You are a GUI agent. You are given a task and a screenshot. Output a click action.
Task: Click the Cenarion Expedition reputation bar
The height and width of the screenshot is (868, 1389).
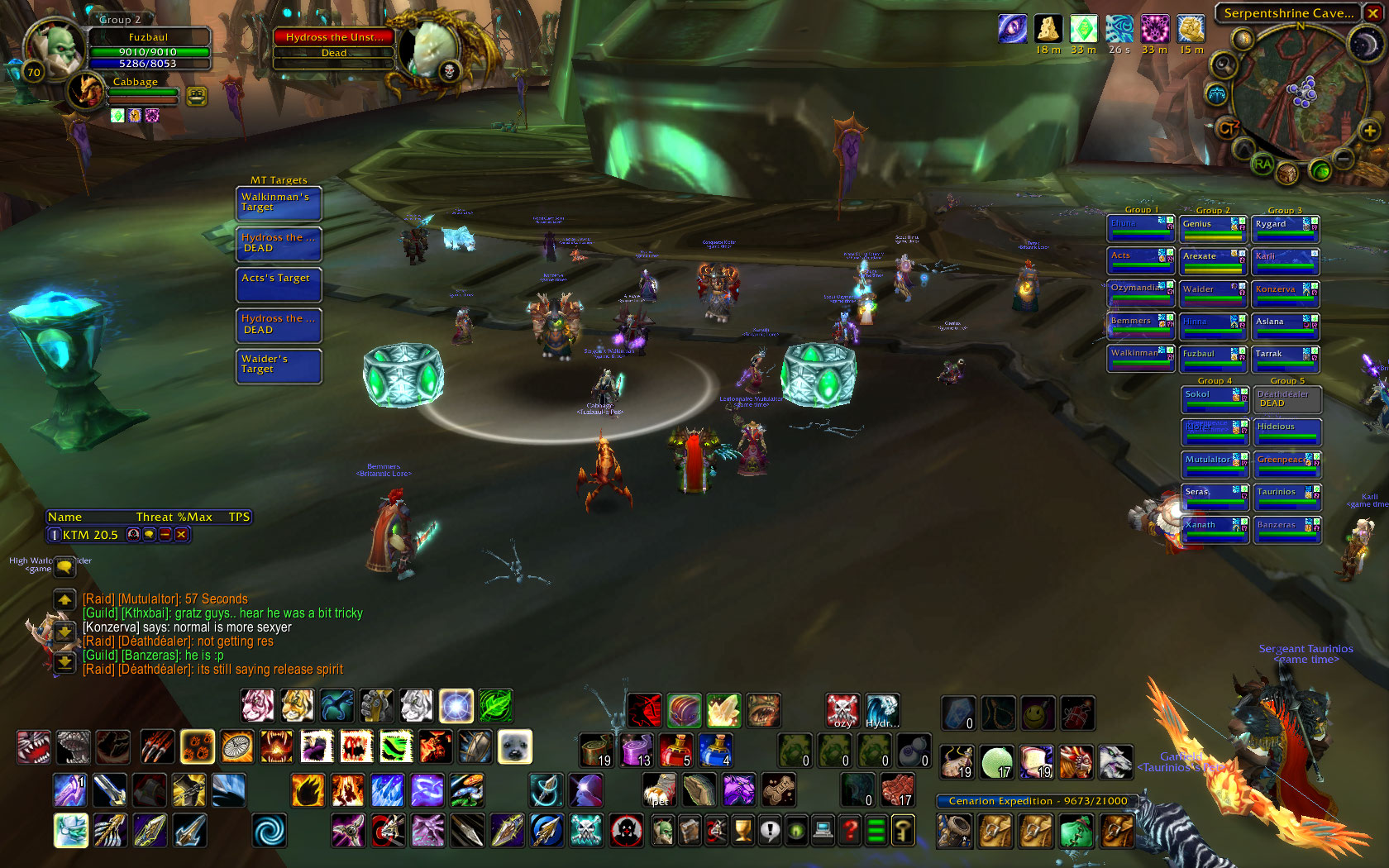click(x=1038, y=801)
